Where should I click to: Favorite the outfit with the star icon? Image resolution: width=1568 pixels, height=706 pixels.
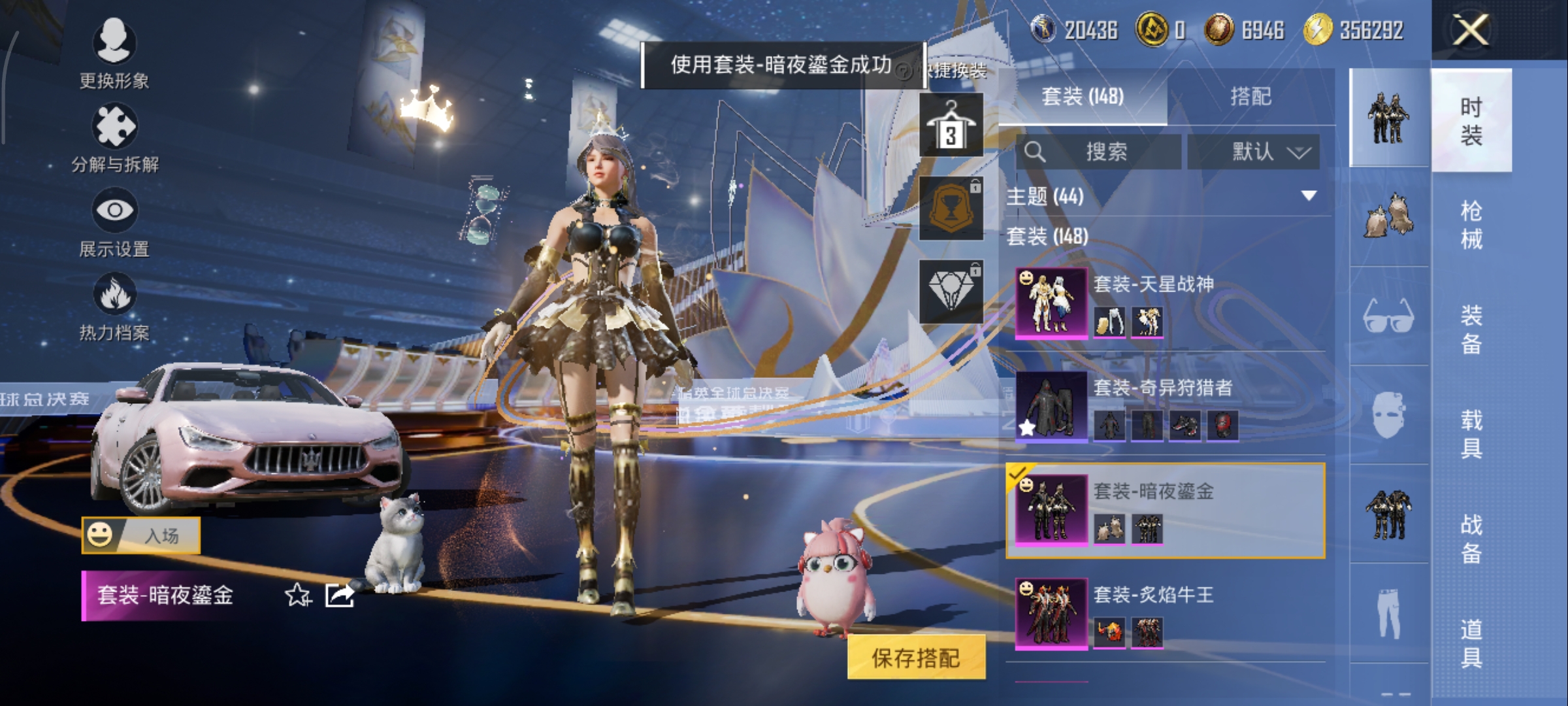pyautogui.click(x=298, y=595)
